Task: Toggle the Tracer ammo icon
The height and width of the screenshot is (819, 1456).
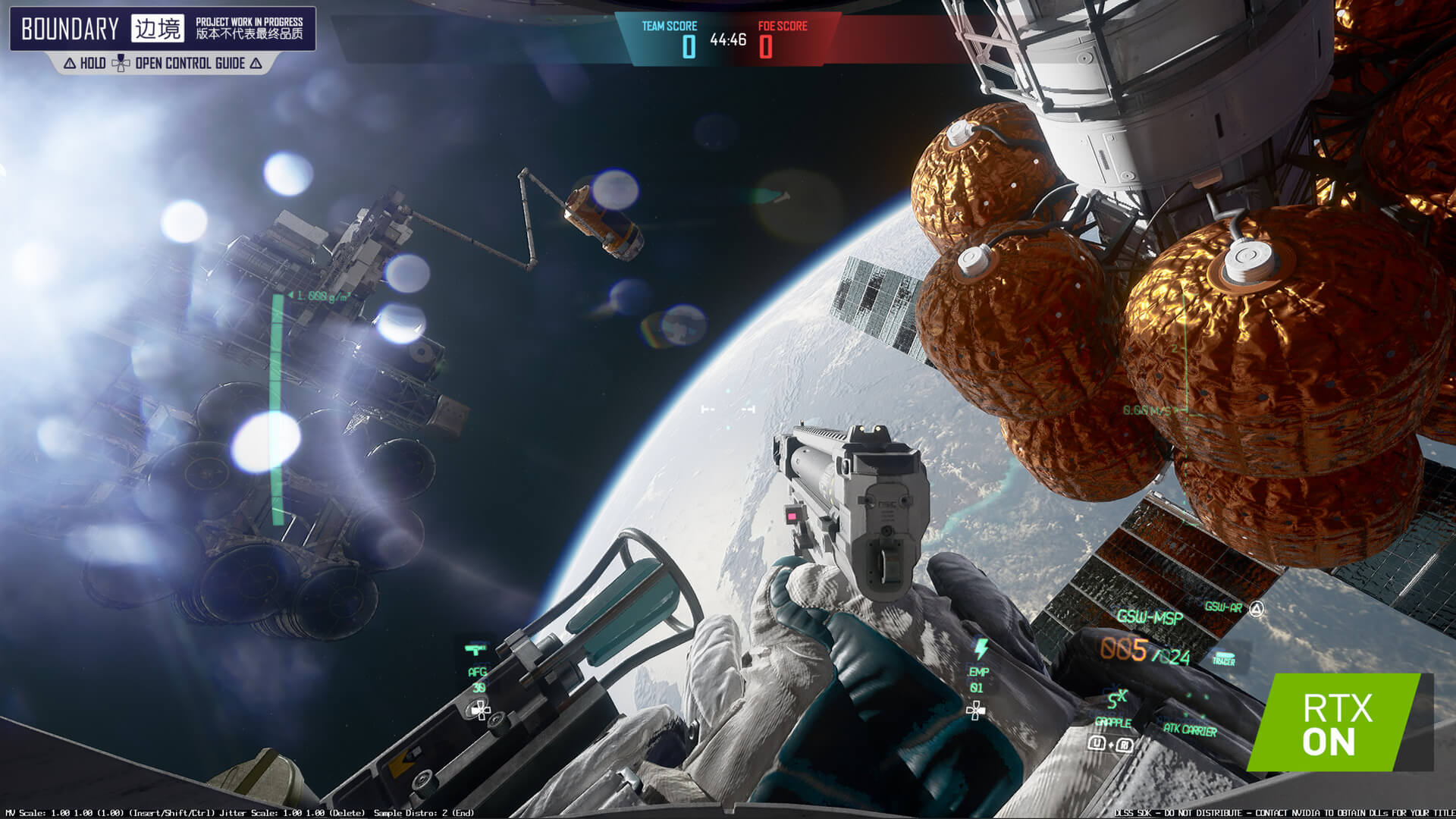Action: (x=1223, y=659)
